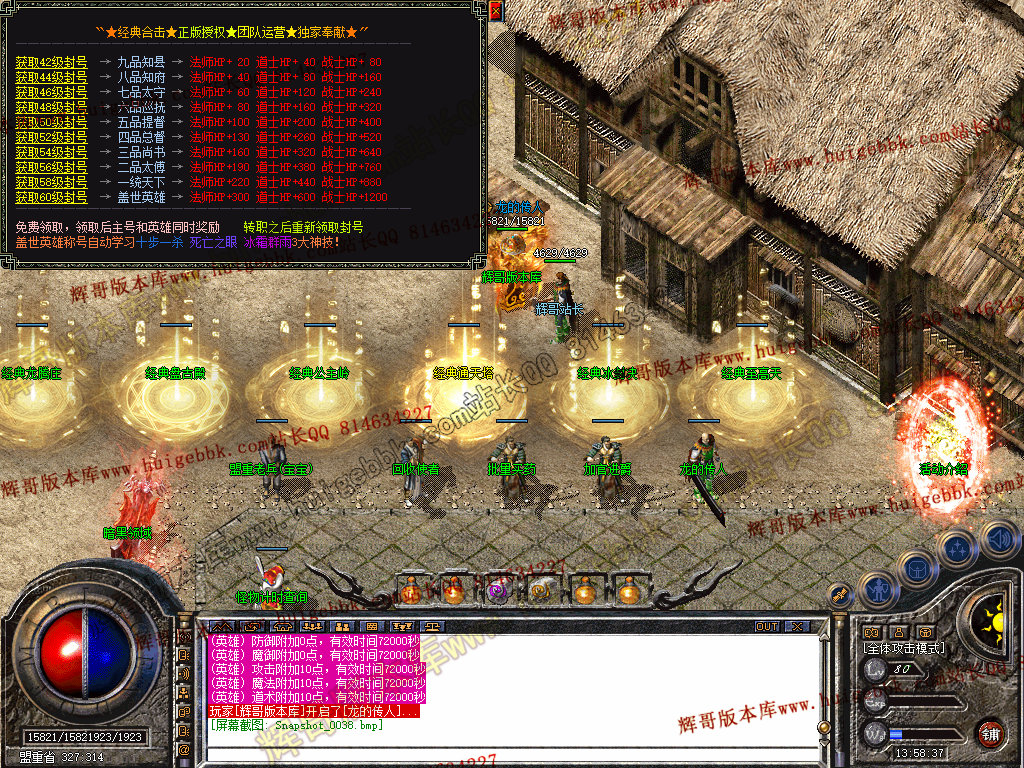The height and width of the screenshot is (768, 1024).
Task: Choose the 获取50级封号 title link
Action: point(51,122)
